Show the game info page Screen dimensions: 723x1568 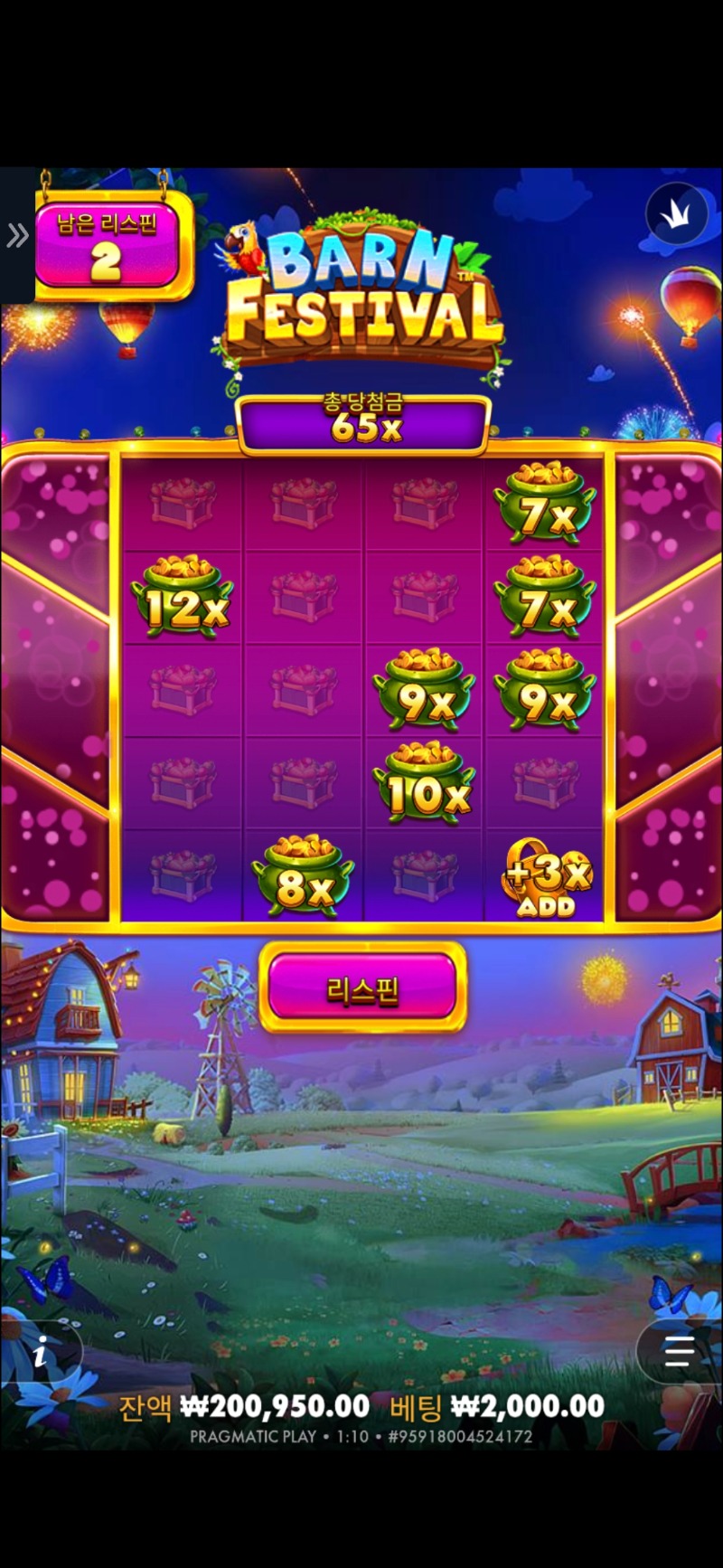[x=40, y=1355]
